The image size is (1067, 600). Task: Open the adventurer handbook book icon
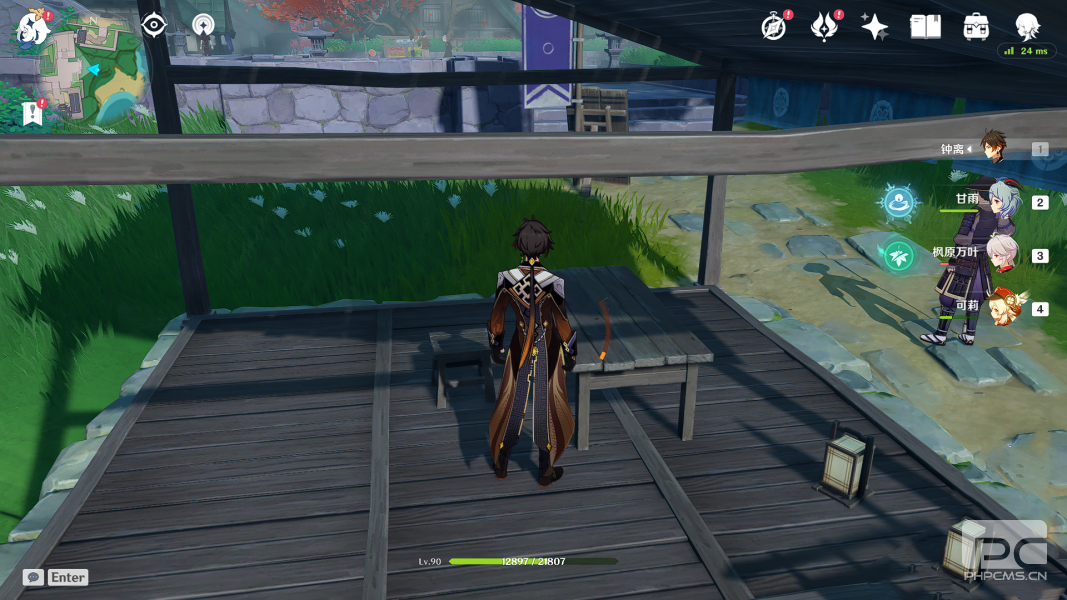click(925, 27)
